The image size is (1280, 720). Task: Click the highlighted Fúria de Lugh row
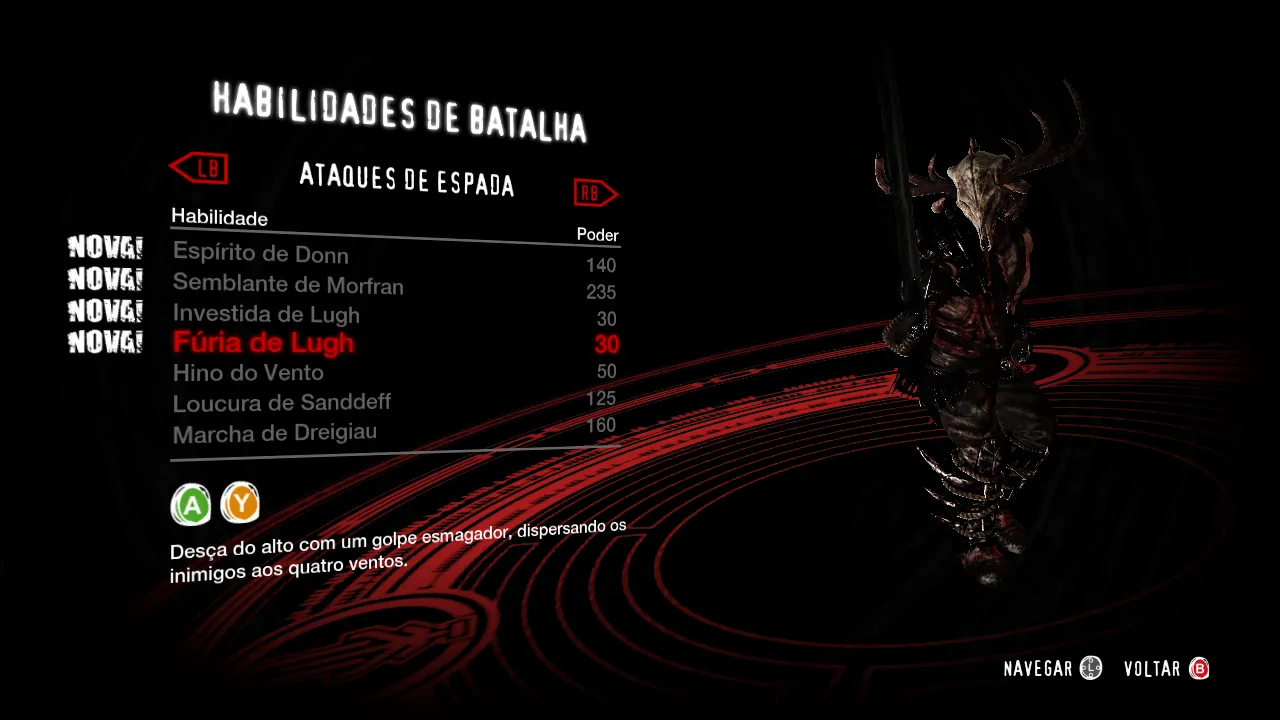(263, 343)
